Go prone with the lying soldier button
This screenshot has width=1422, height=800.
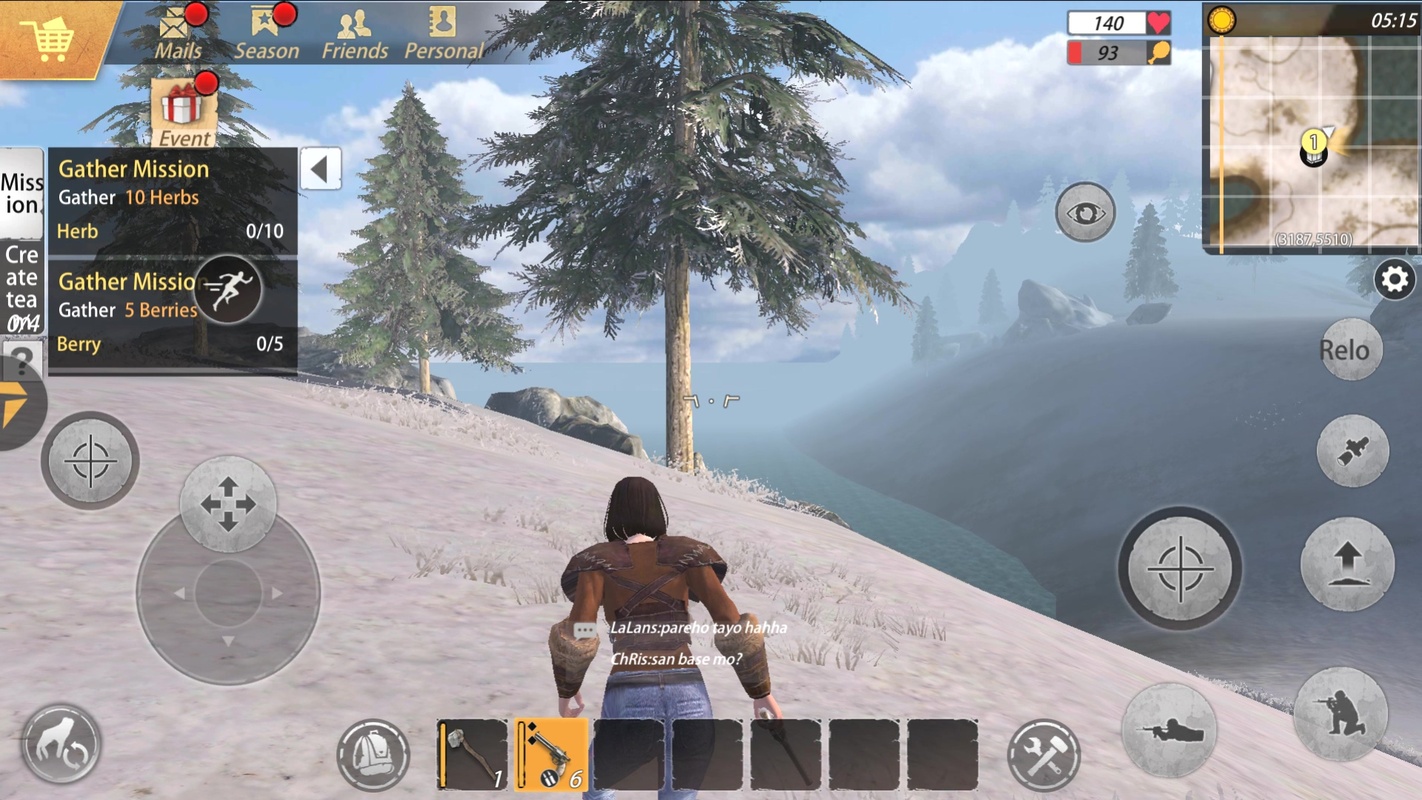click(1169, 730)
